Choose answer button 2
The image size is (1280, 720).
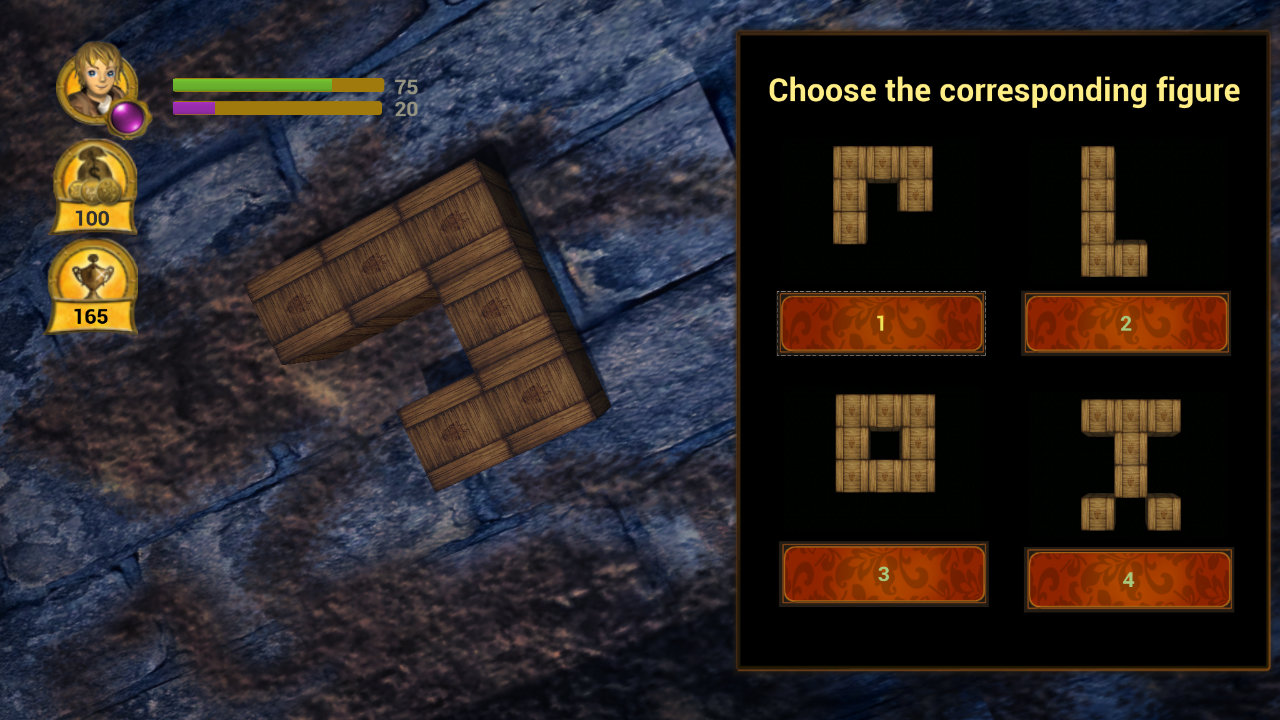[x=1126, y=323]
